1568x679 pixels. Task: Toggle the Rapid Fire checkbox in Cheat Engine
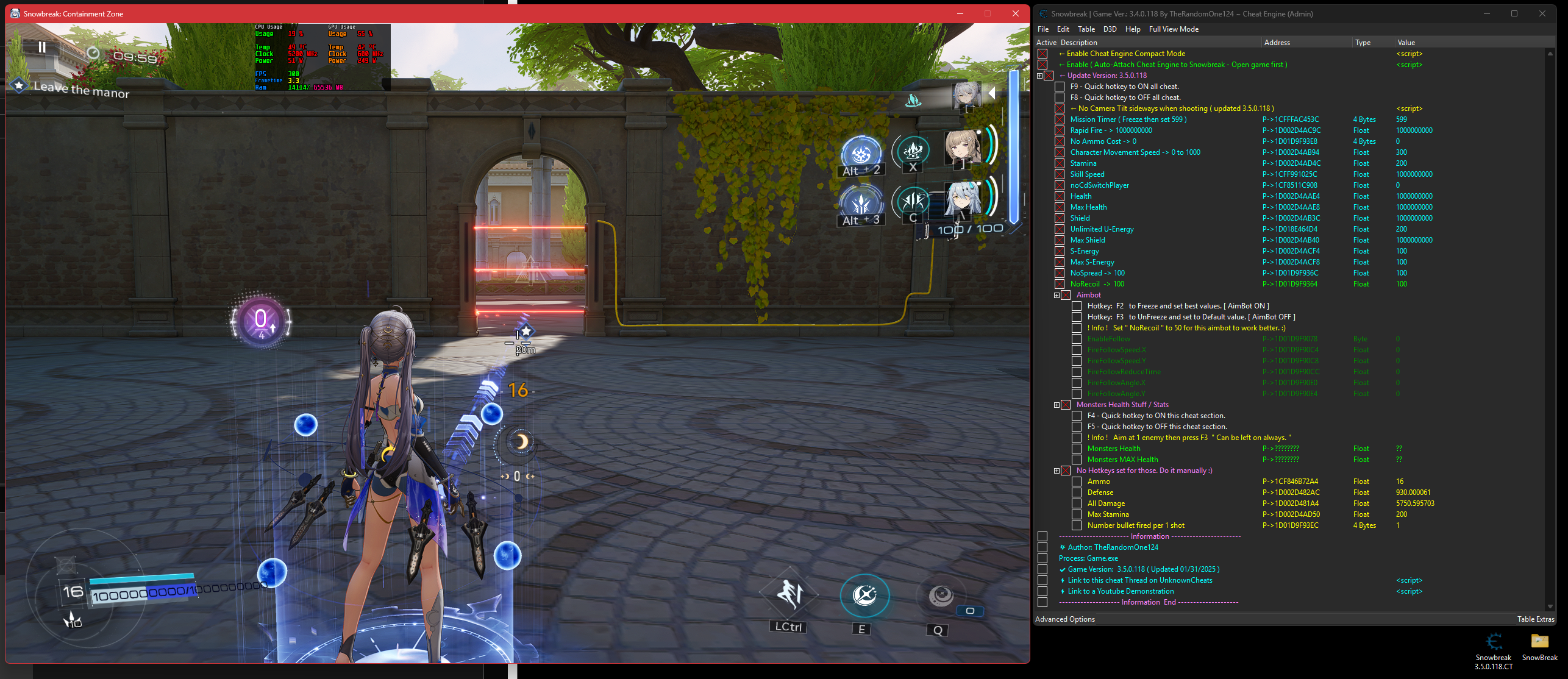click(x=1060, y=130)
